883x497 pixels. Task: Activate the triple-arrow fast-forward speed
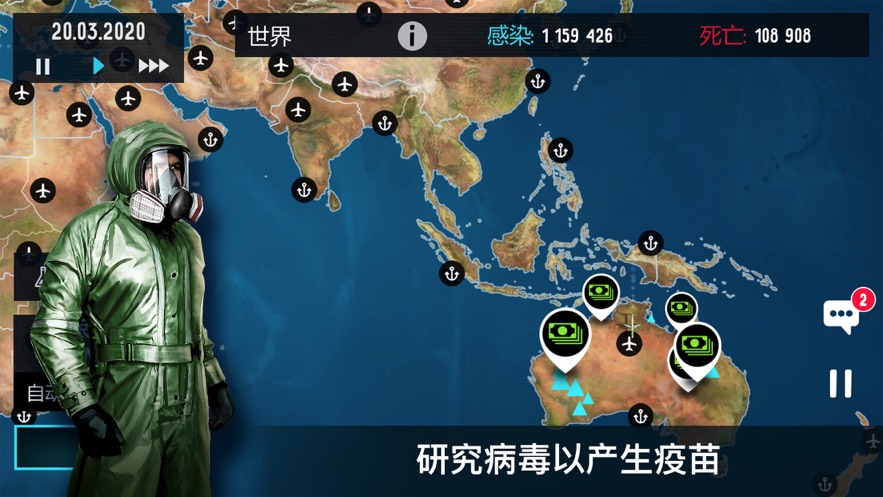[153, 66]
